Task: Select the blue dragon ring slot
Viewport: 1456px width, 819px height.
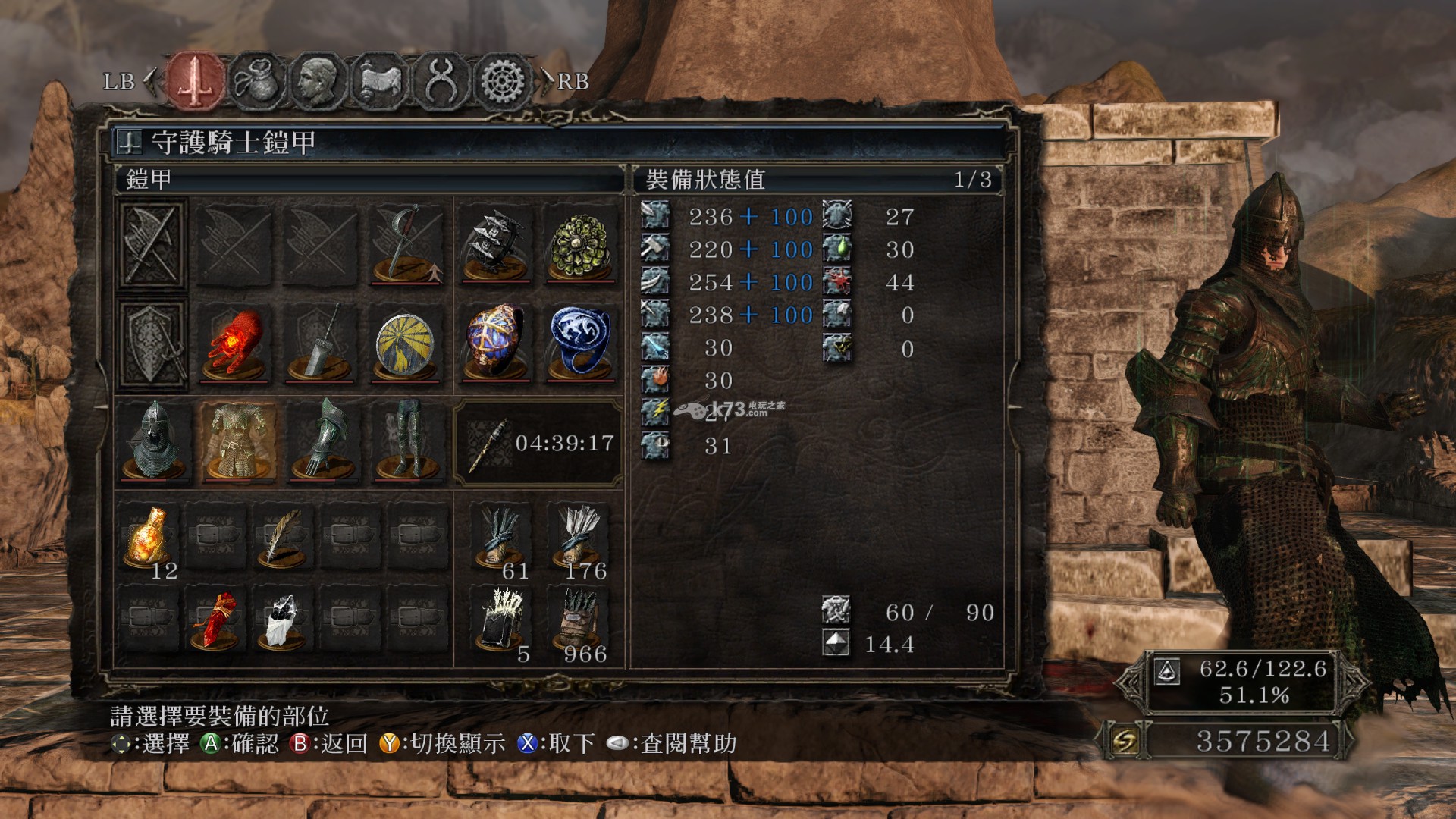Action: pyautogui.click(x=581, y=345)
